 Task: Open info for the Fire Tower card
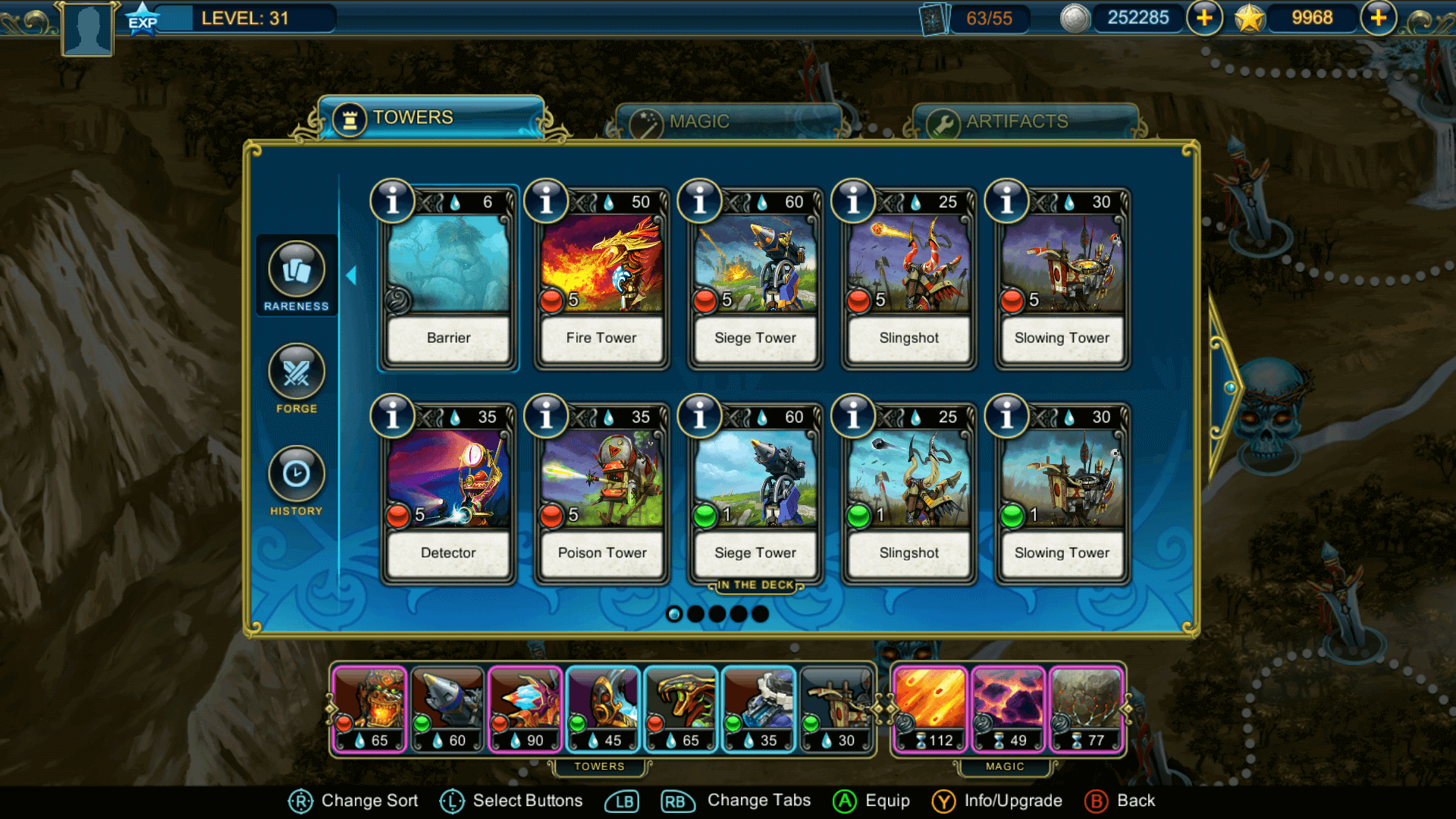point(546,201)
